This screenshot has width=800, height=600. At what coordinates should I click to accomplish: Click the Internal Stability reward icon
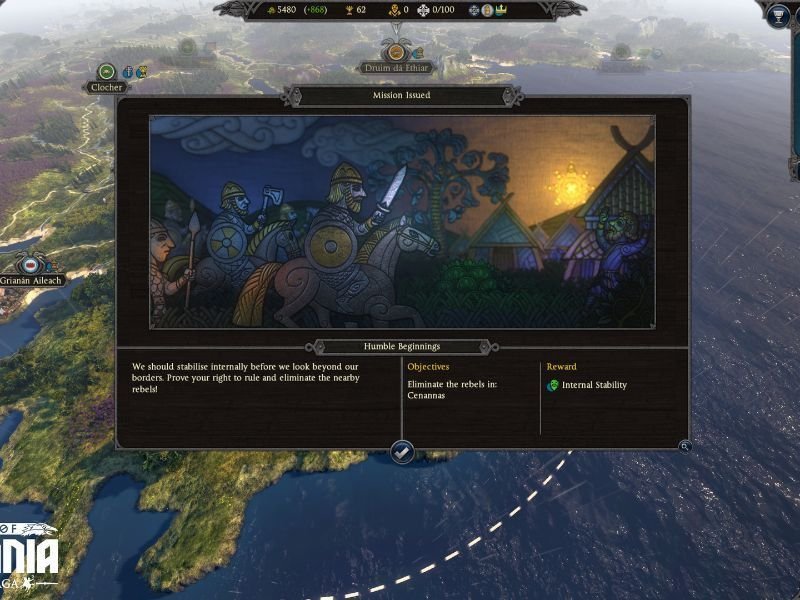tap(552, 385)
